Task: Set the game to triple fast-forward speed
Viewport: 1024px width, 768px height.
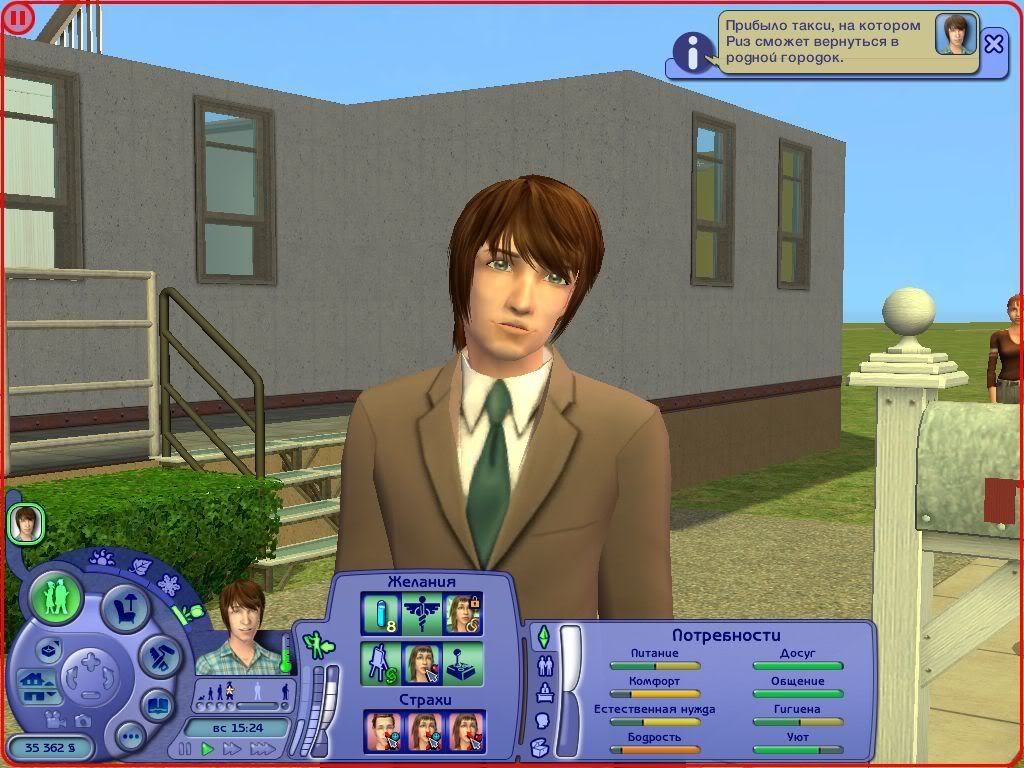Action: coord(263,749)
